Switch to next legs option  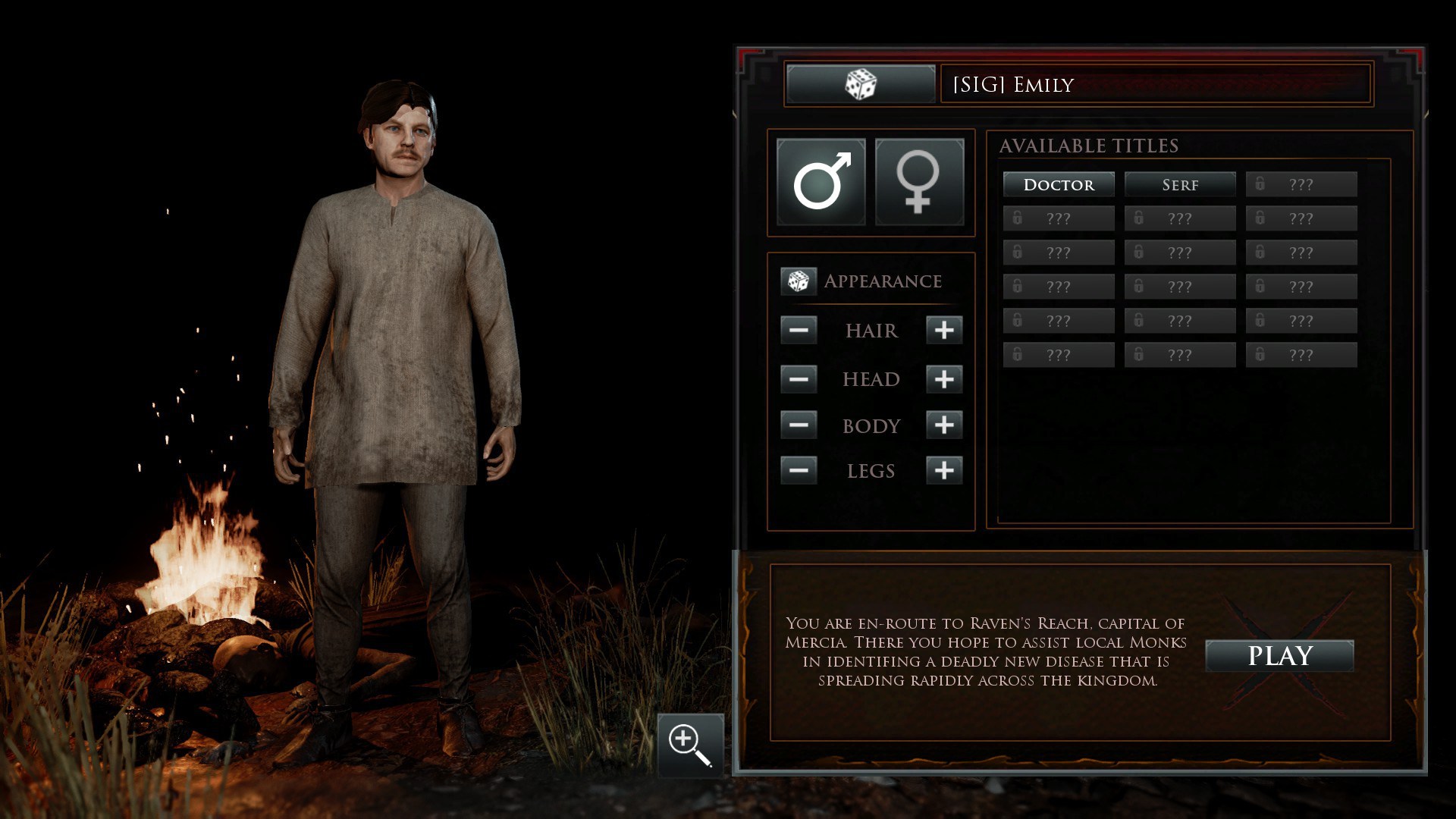944,471
